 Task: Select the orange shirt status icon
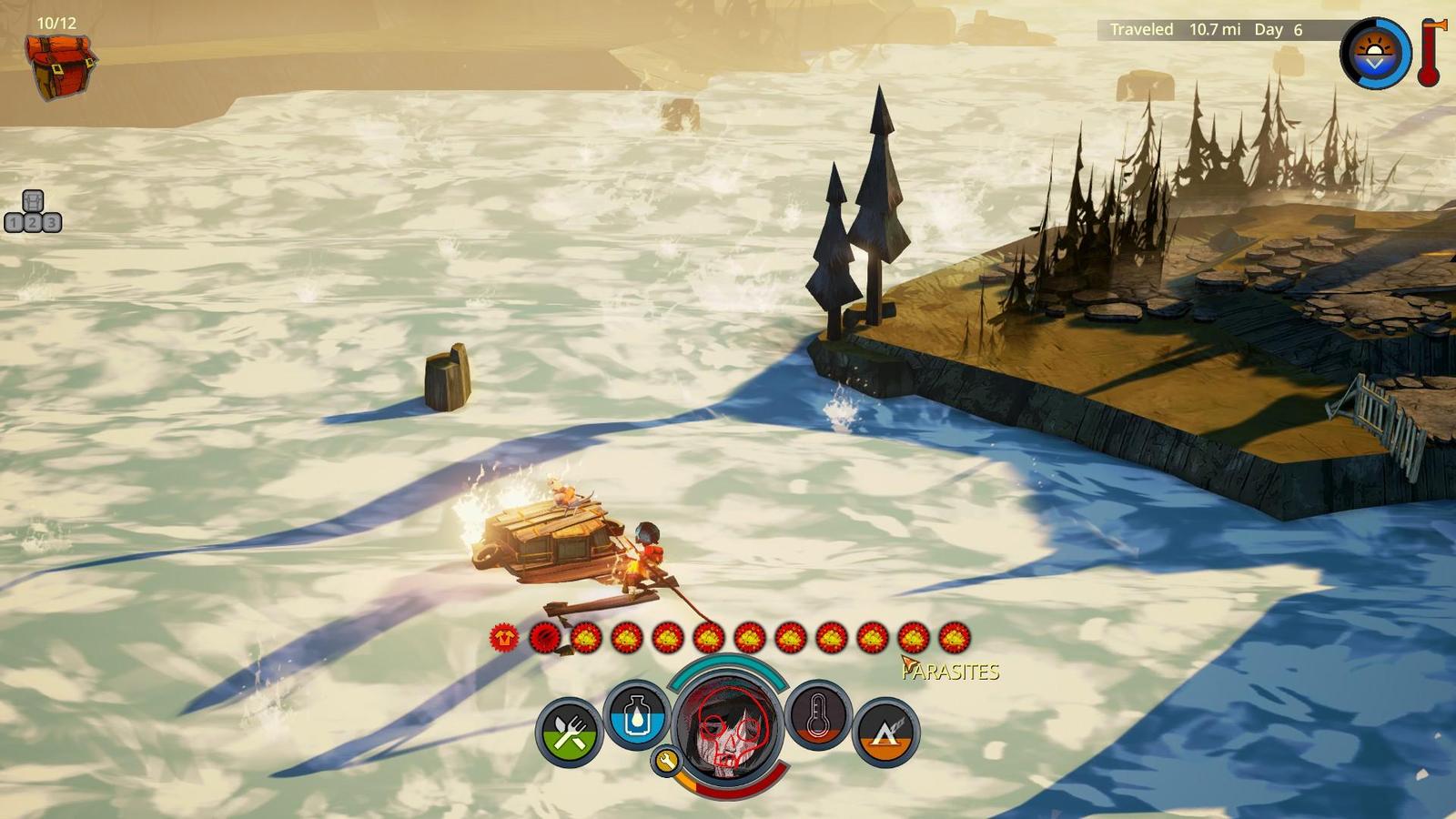(503, 638)
